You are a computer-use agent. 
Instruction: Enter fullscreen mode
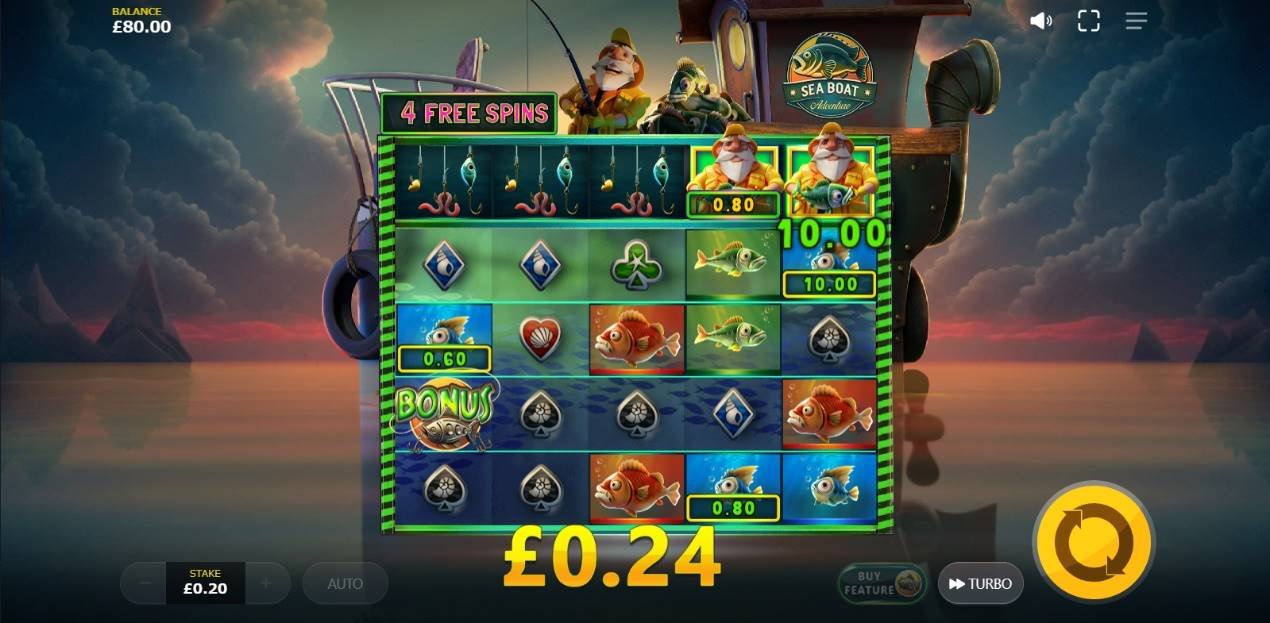click(1088, 21)
